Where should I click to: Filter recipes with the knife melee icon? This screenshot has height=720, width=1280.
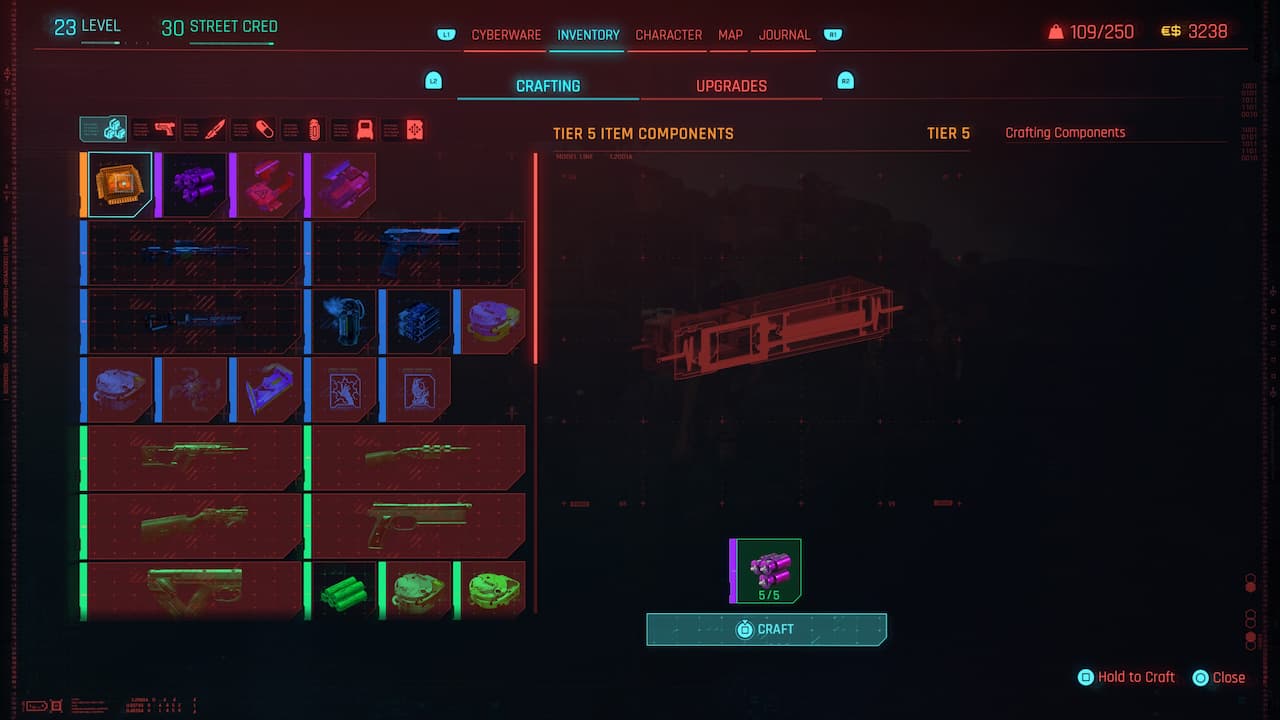click(214, 129)
